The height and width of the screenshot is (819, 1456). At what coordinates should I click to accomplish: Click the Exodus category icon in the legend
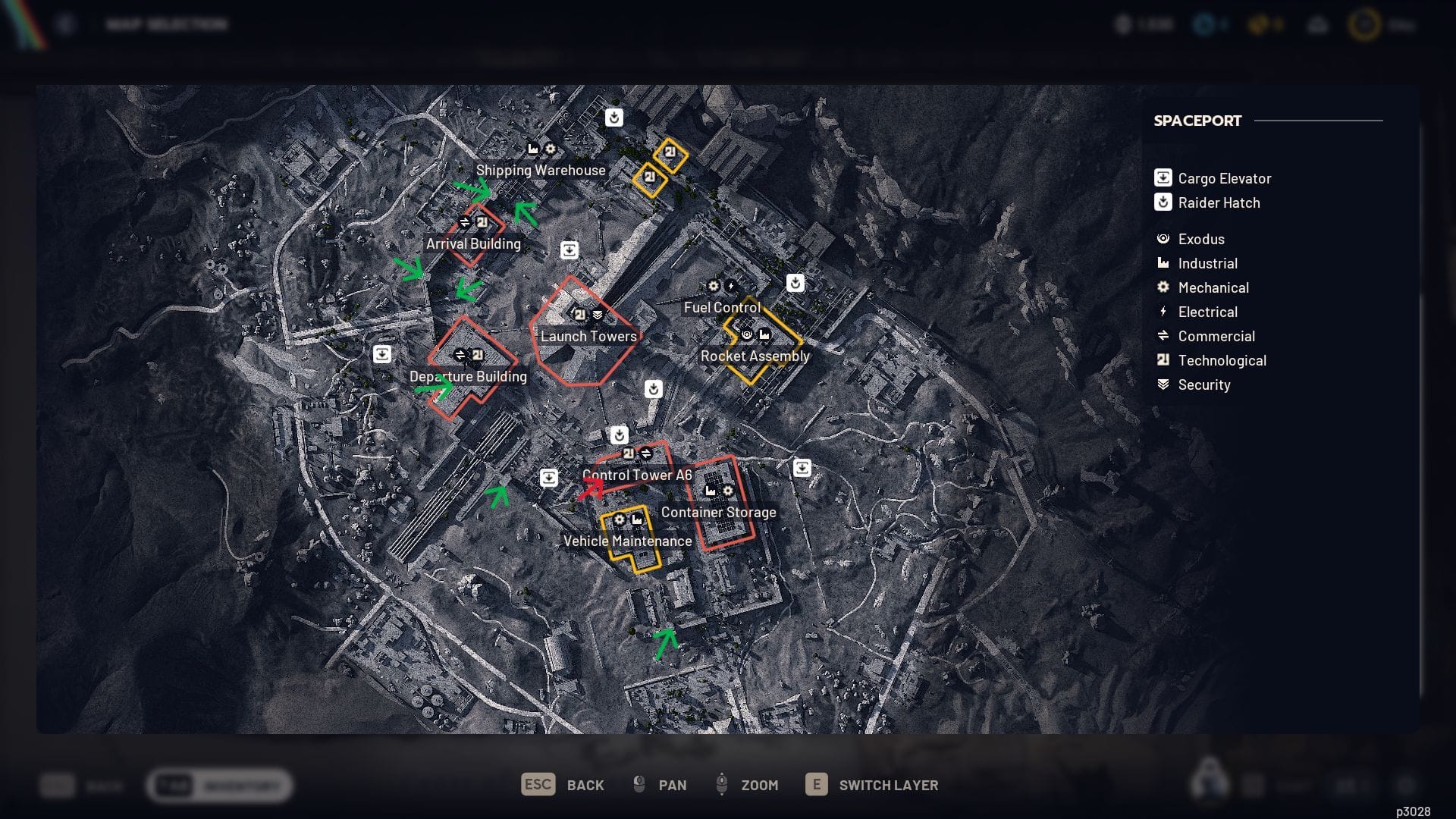coord(1165,239)
